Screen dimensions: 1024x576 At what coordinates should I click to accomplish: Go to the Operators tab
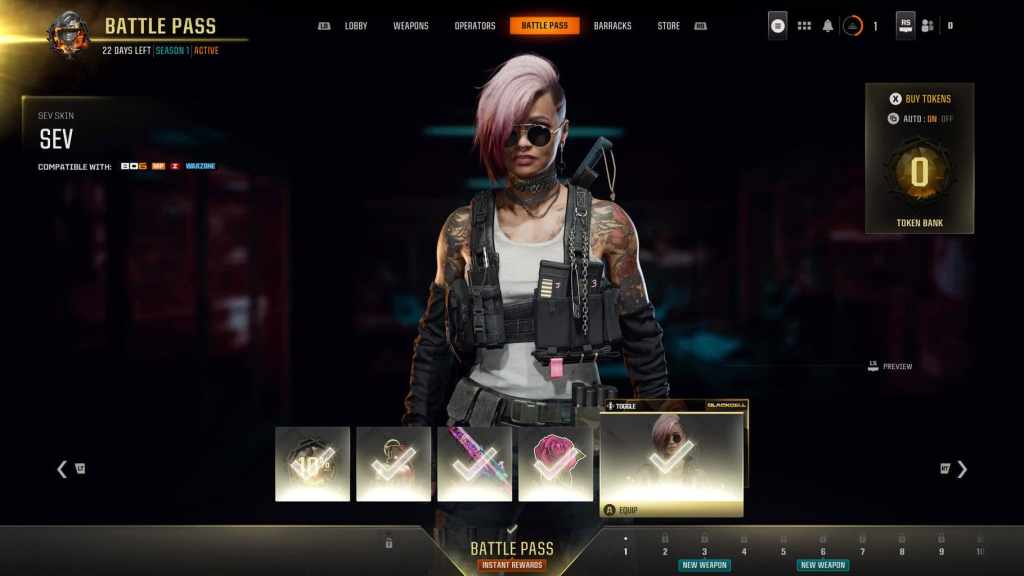[475, 26]
